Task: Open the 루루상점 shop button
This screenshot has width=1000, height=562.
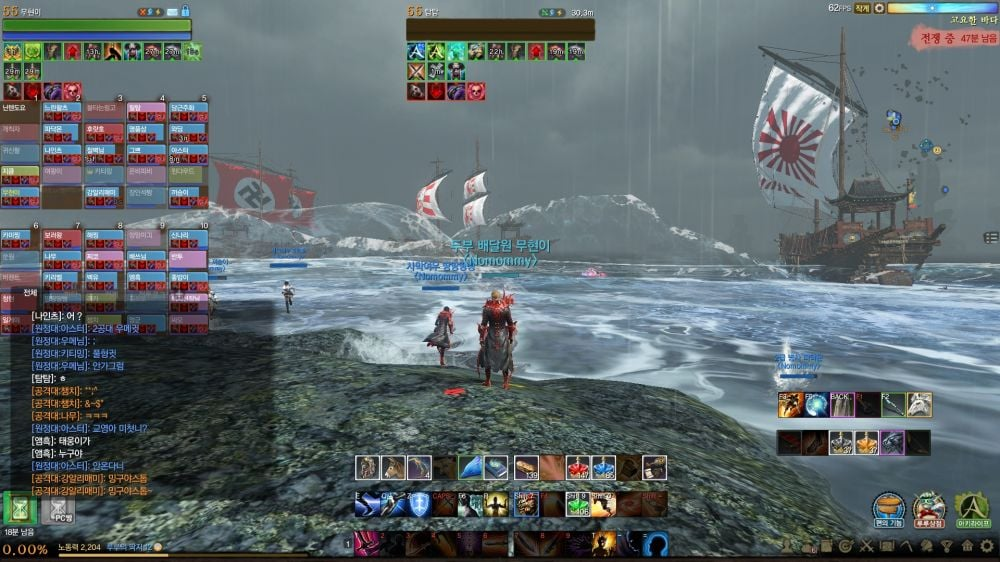Action: coord(930,506)
